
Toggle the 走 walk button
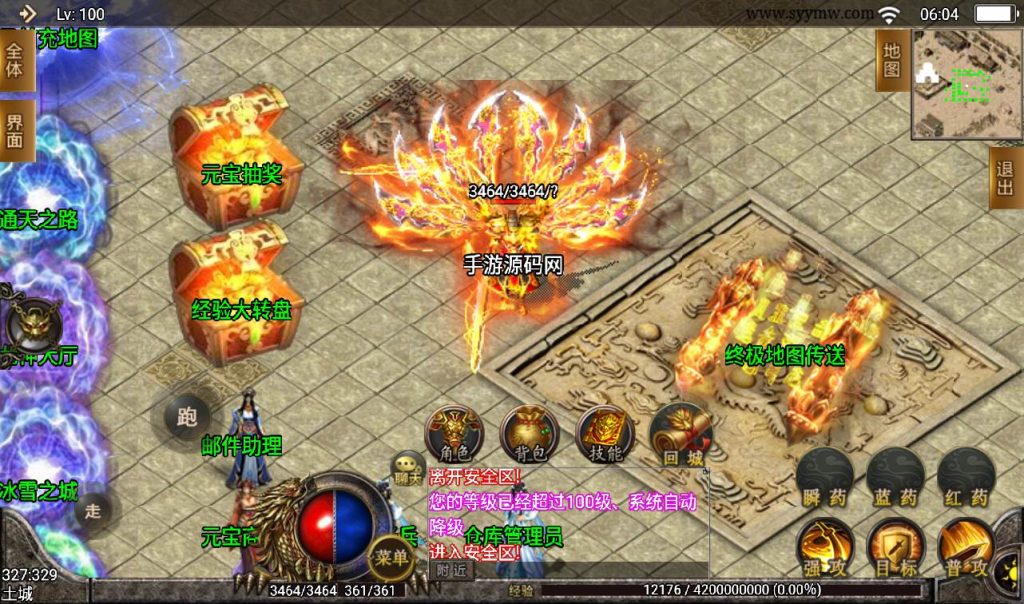(92, 510)
